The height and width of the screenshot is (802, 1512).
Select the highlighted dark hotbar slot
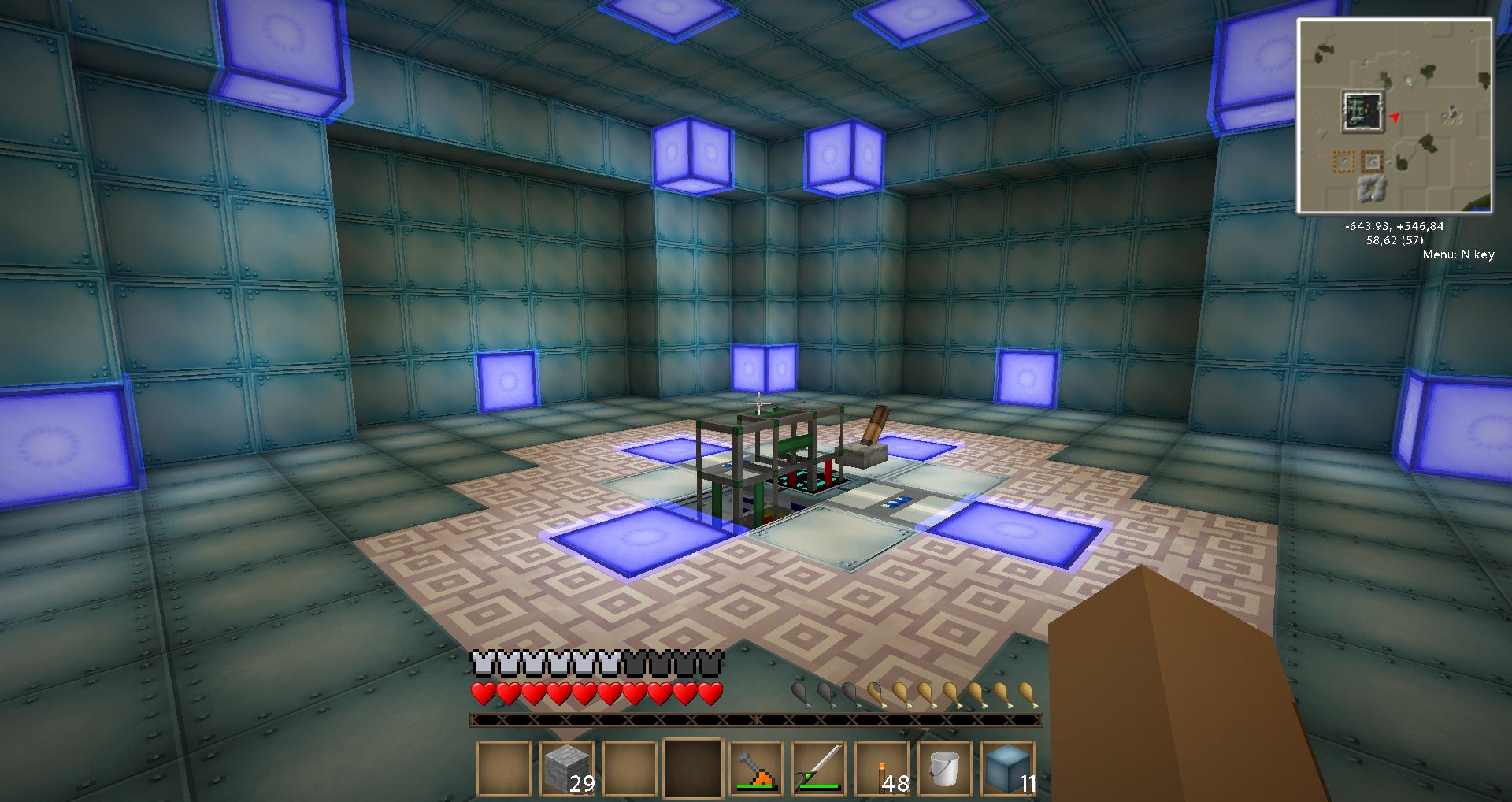tap(693, 769)
